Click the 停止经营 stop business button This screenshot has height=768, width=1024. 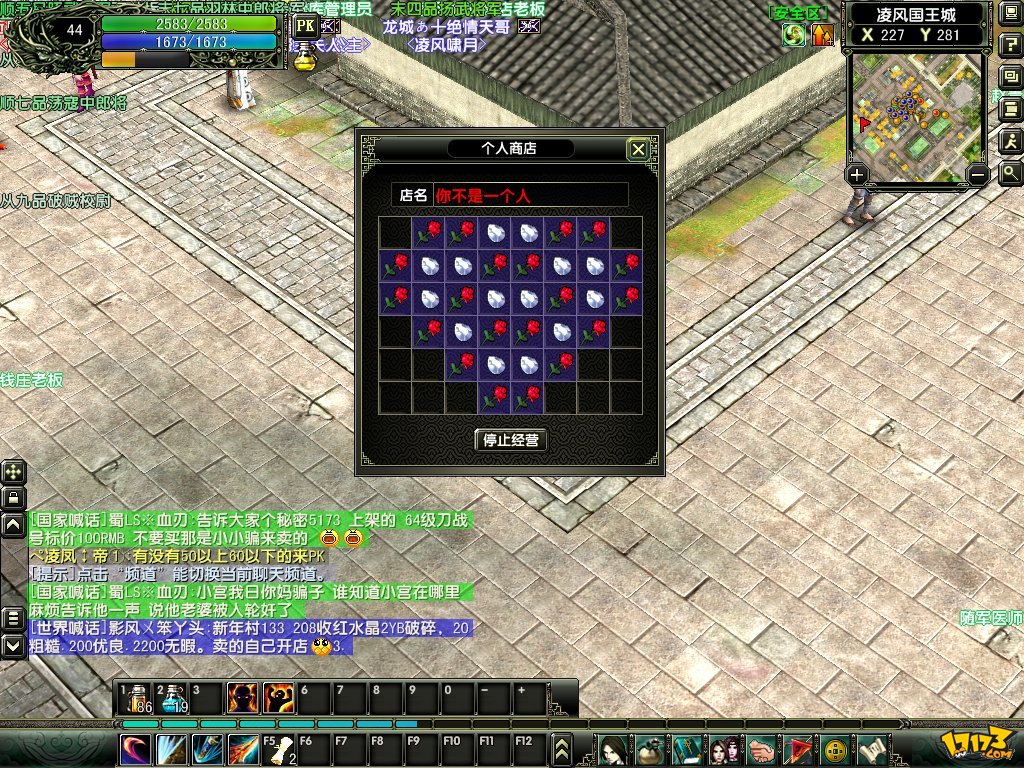click(x=512, y=440)
